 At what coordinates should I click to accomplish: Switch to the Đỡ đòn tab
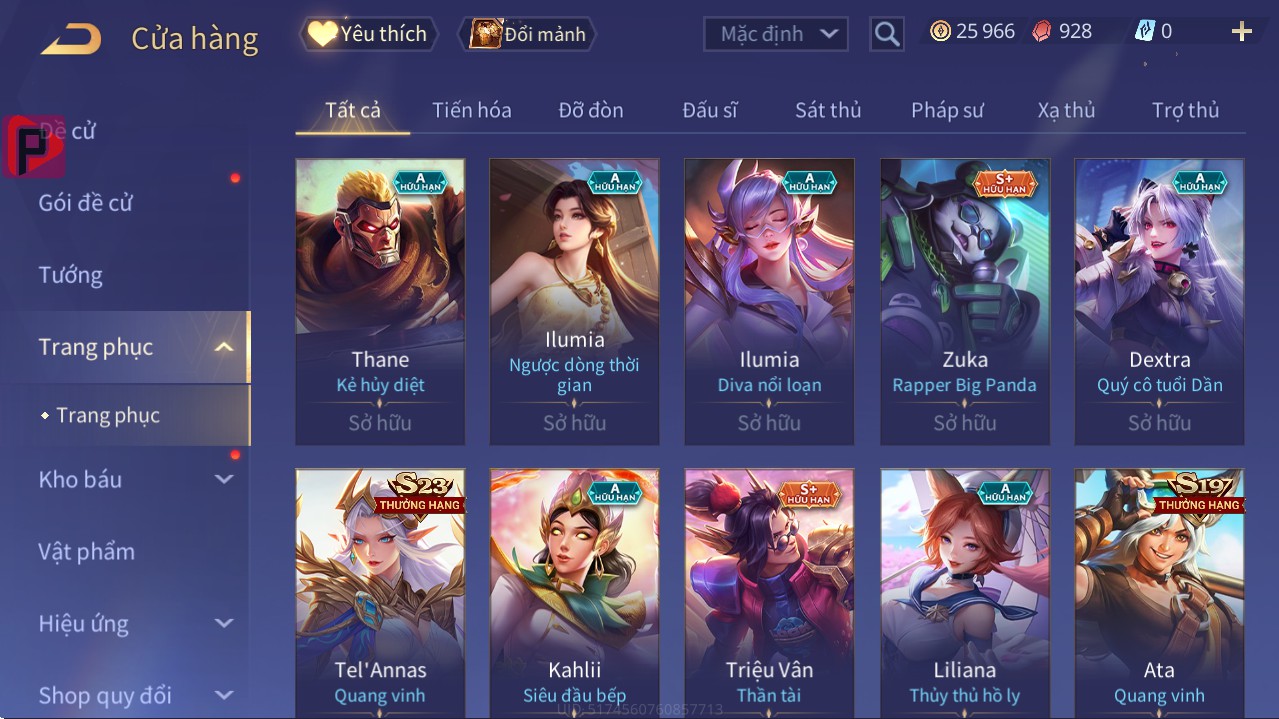pyautogui.click(x=590, y=110)
